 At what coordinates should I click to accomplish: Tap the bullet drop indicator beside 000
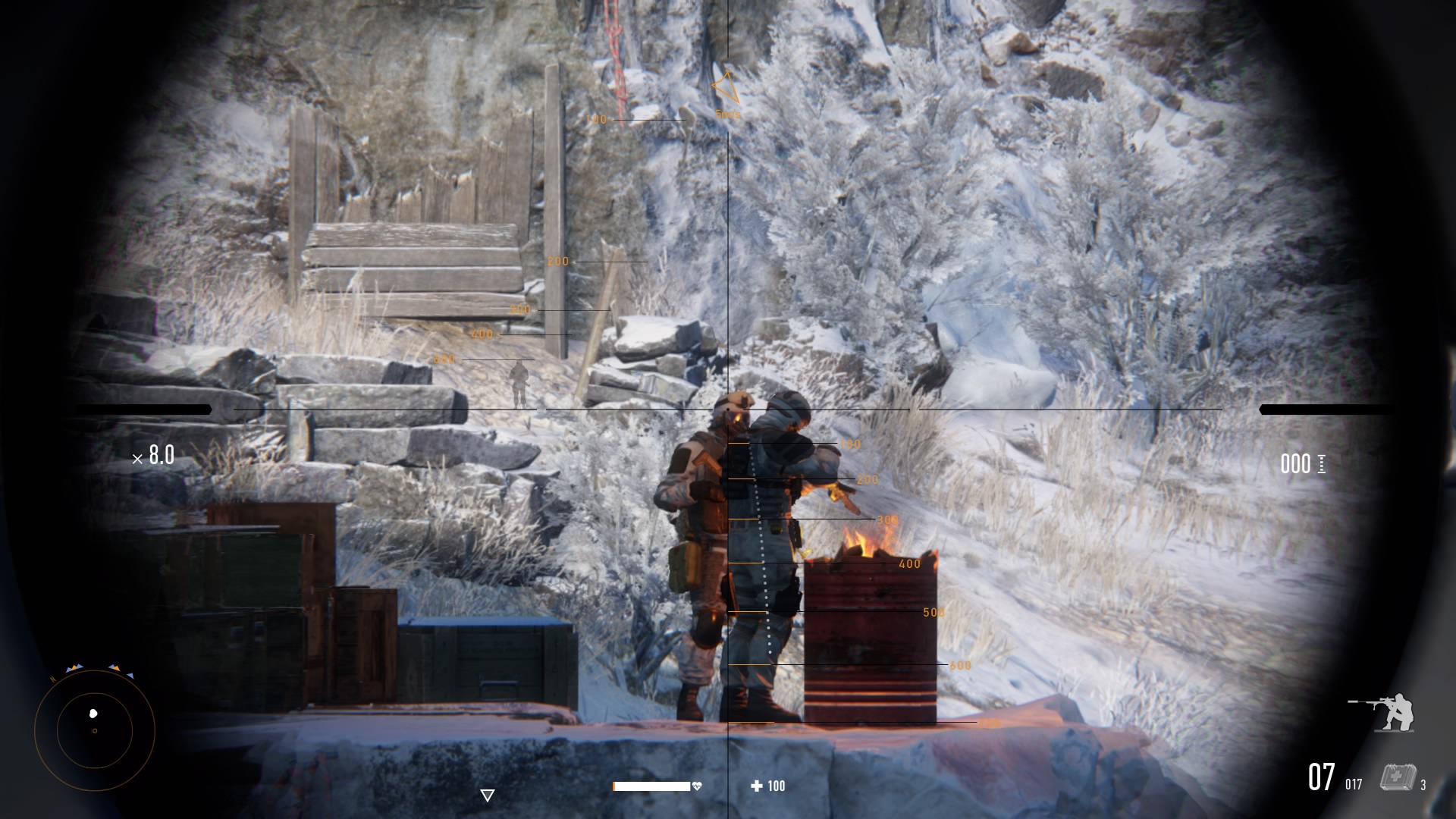[x=1320, y=465]
